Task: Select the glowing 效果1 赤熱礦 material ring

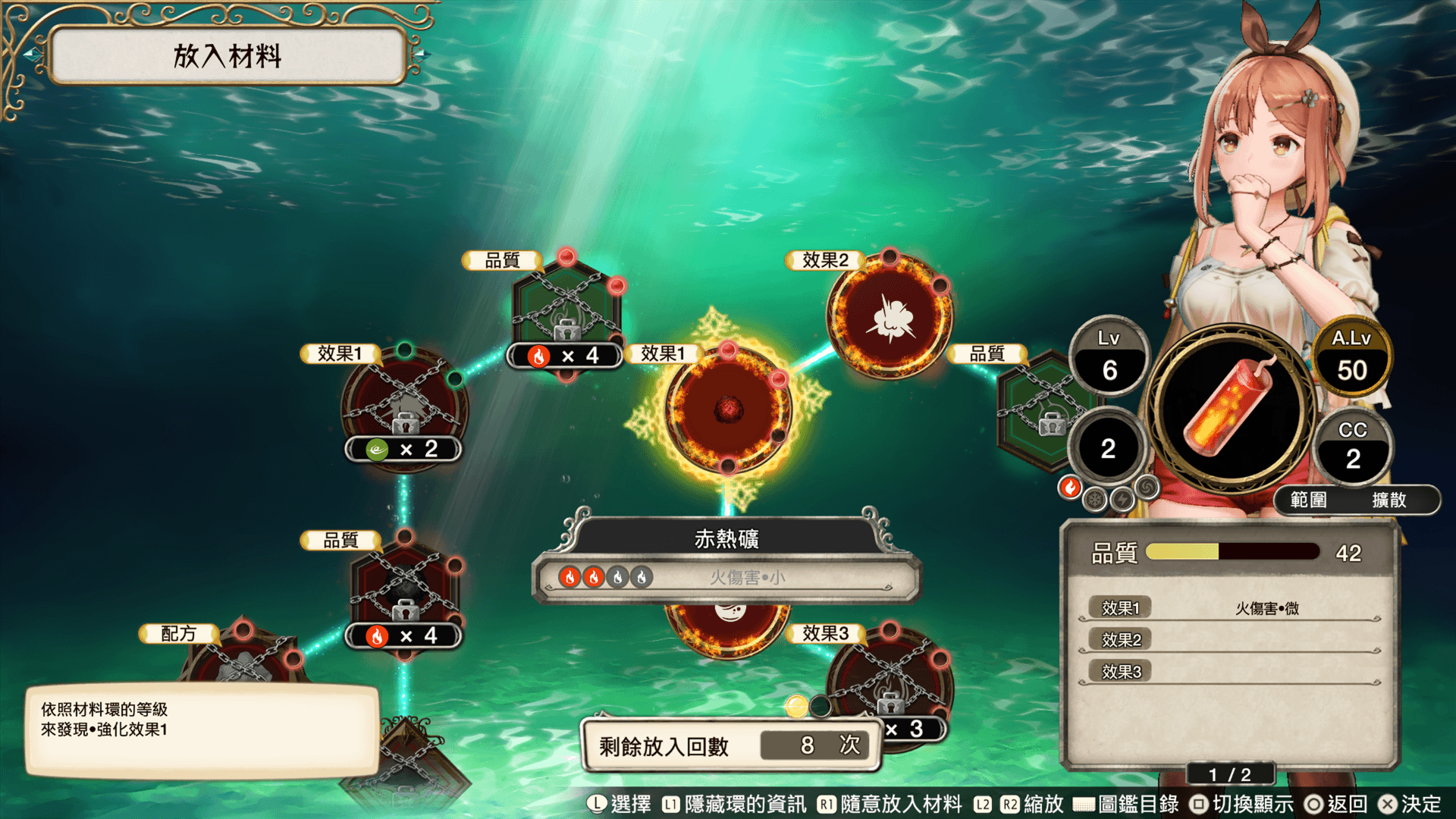Action: point(728,408)
